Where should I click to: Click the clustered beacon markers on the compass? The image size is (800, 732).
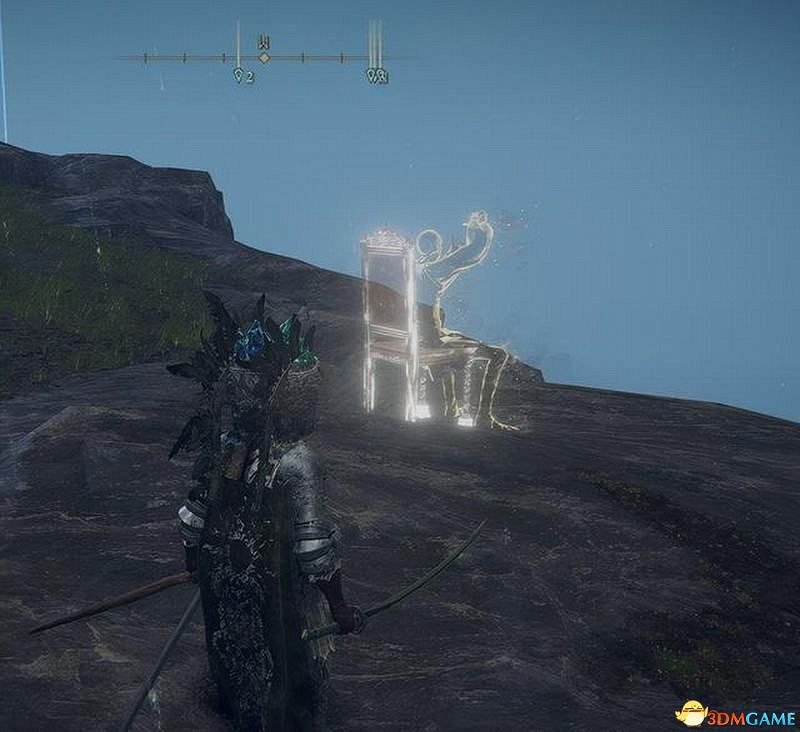click(376, 75)
